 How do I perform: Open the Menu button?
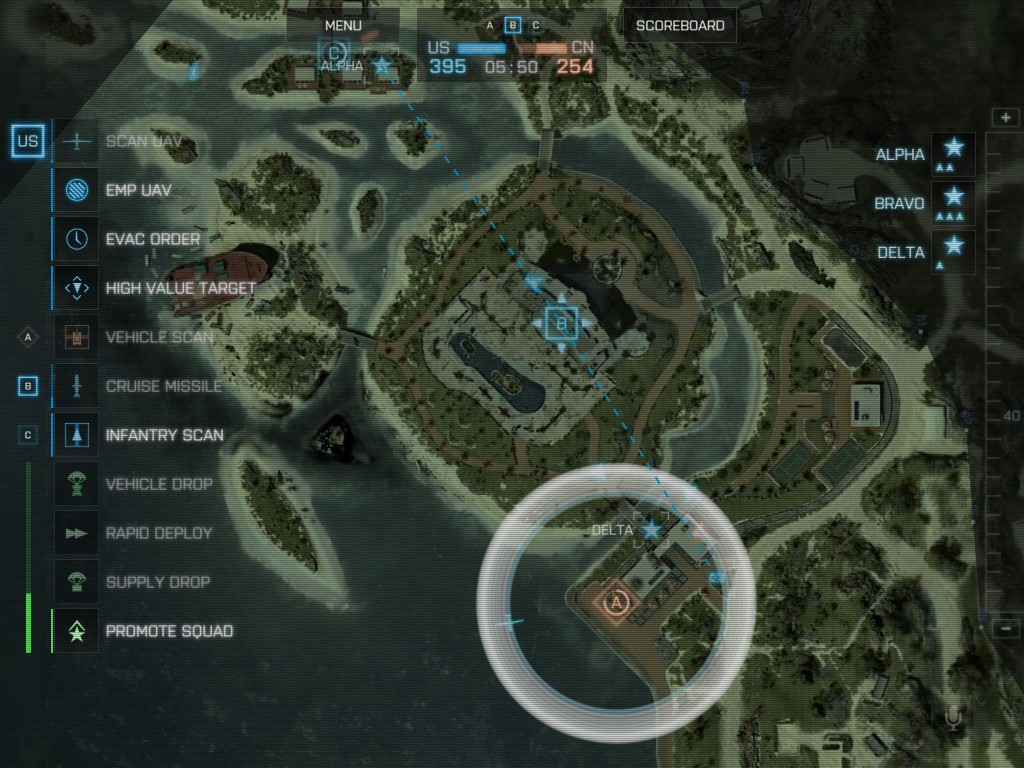tap(343, 25)
